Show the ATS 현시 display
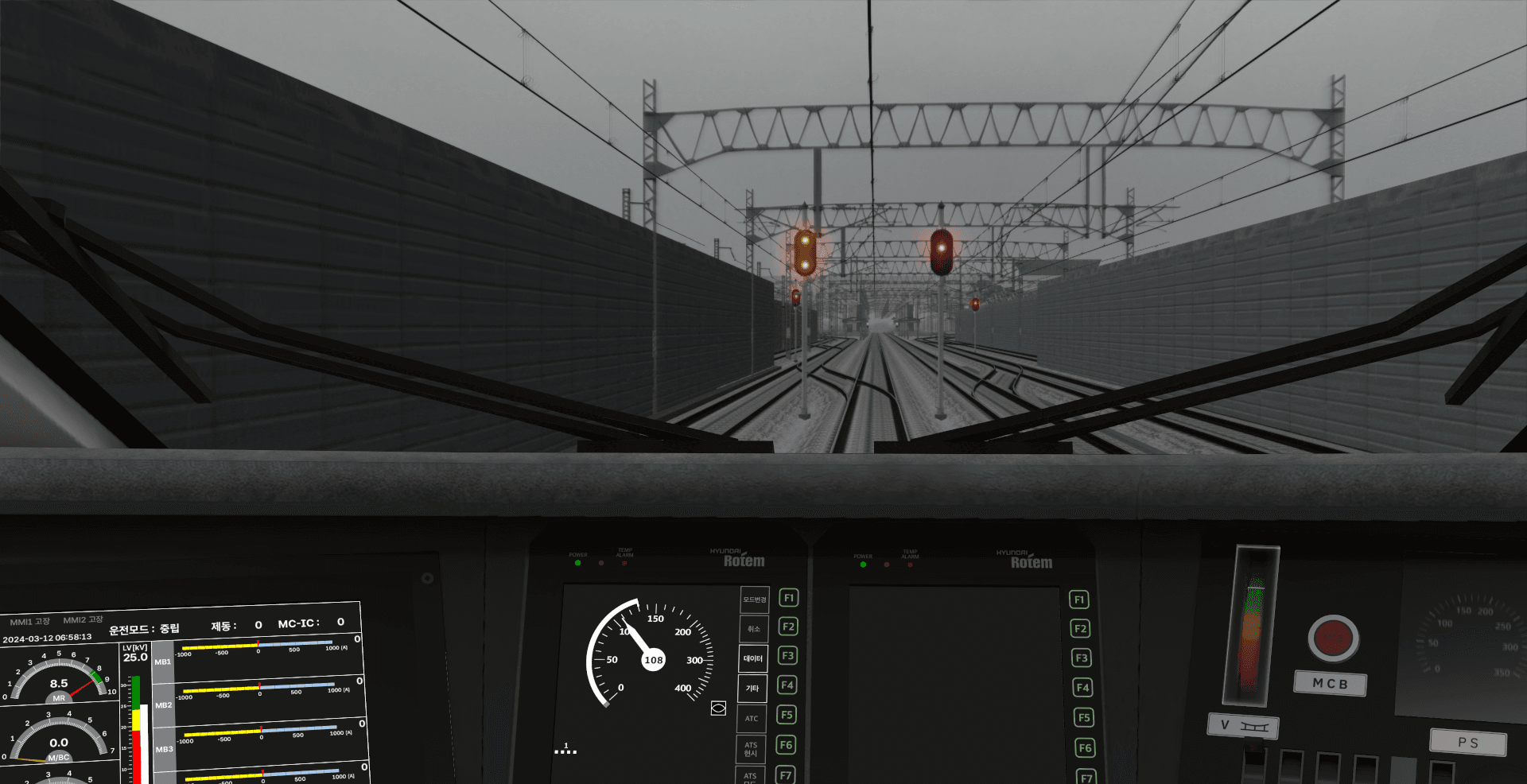This screenshot has width=1527, height=784. 751,749
